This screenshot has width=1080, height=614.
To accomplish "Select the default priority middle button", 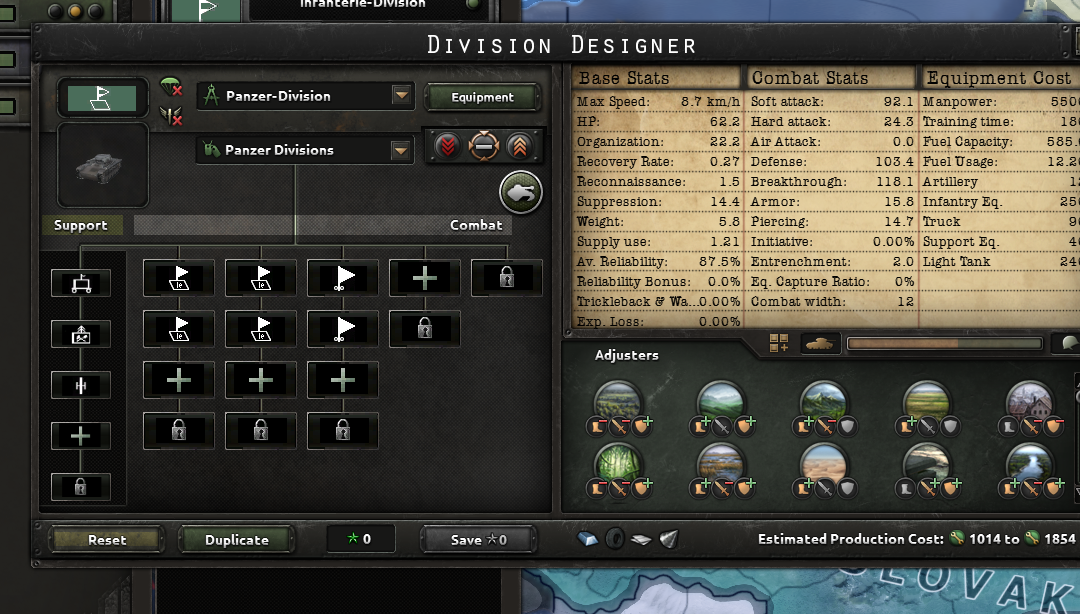I will coord(482,146).
